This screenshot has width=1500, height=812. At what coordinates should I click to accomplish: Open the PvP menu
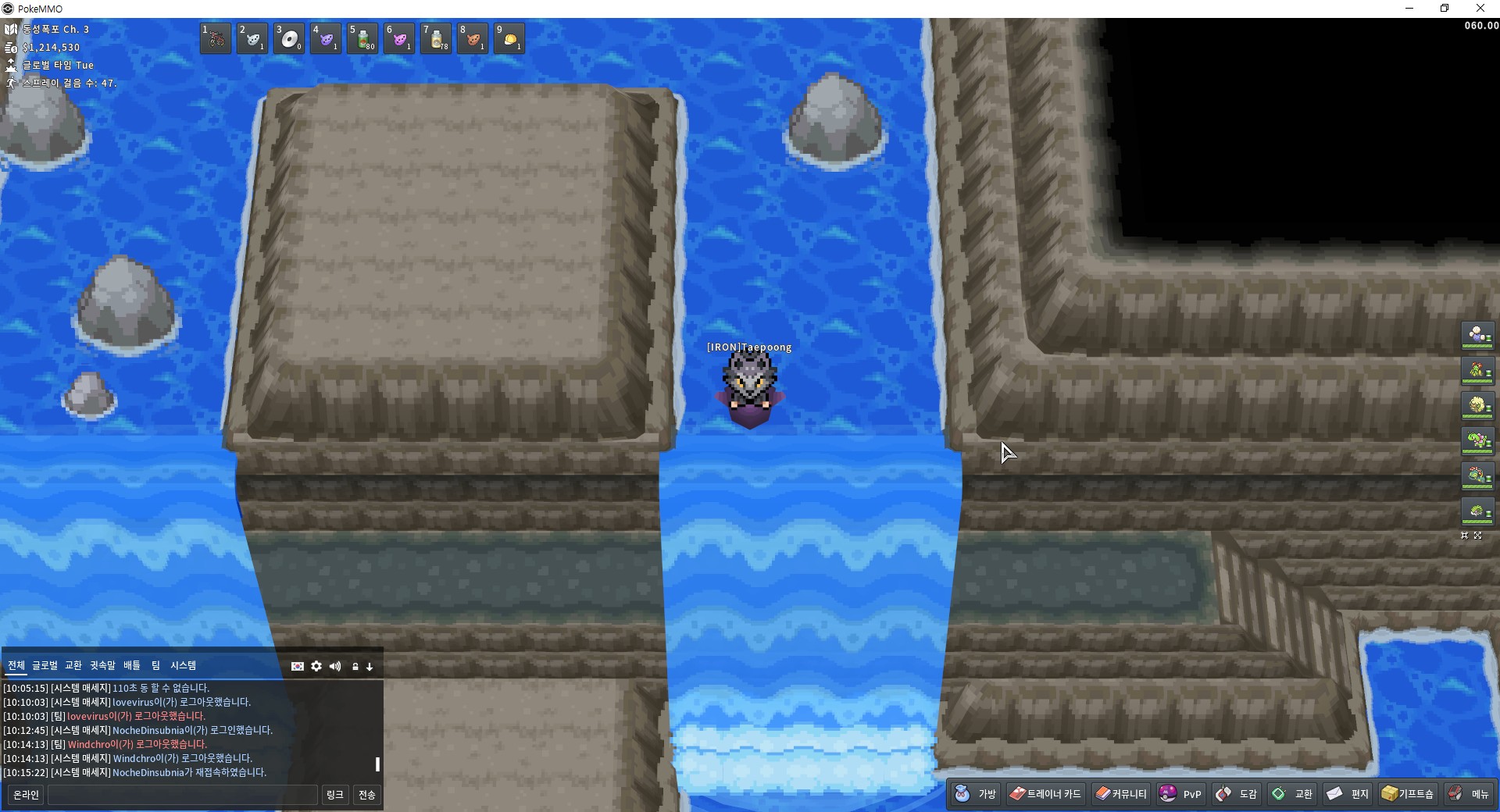pos(1180,794)
